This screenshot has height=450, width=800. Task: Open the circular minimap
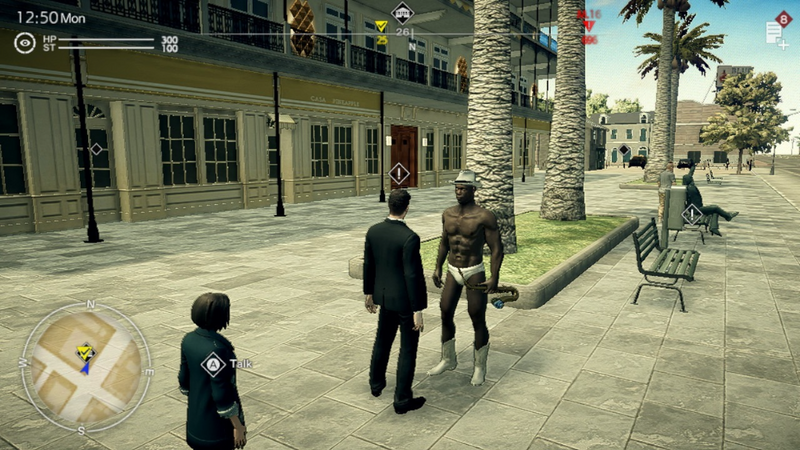tap(87, 367)
